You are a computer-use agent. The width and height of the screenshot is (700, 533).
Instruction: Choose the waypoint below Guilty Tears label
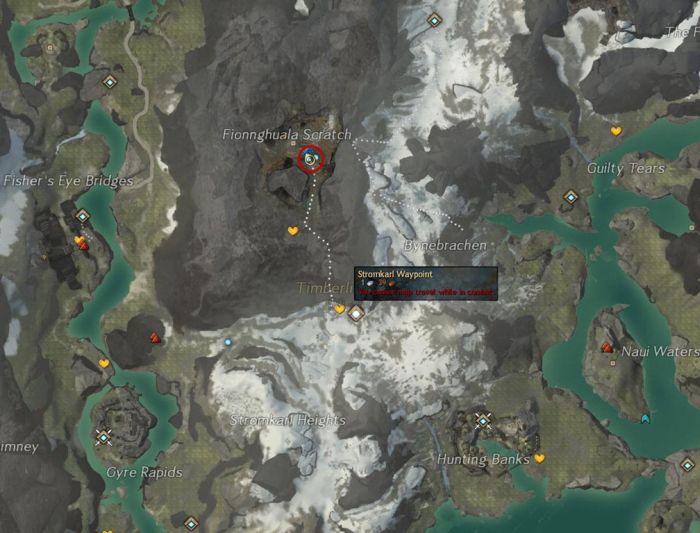(571, 197)
